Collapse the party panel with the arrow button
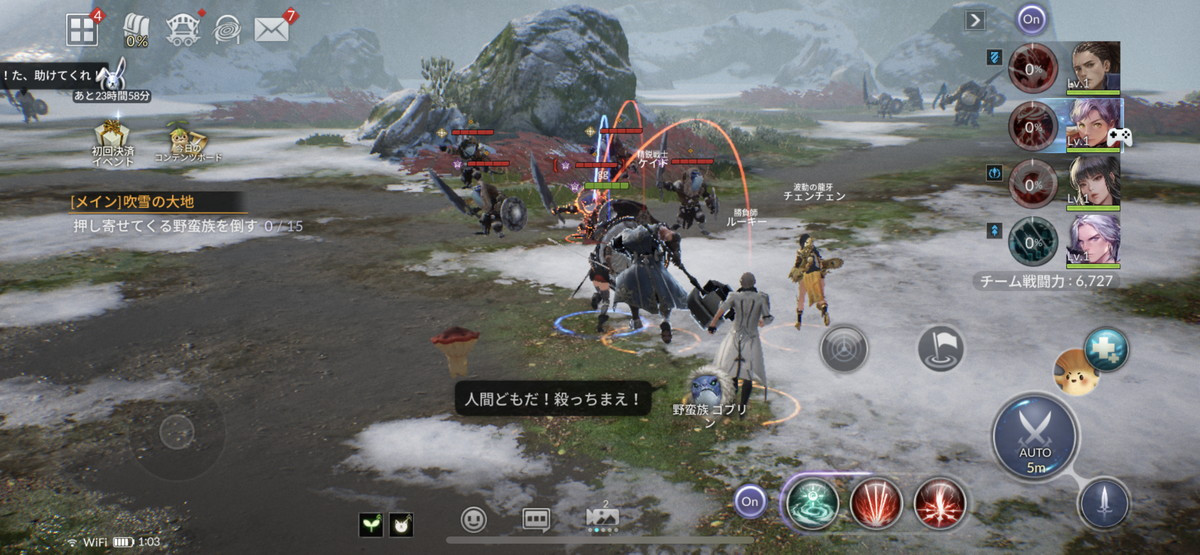The height and width of the screenshot is (555, 1200). click(x=975, y=19)
